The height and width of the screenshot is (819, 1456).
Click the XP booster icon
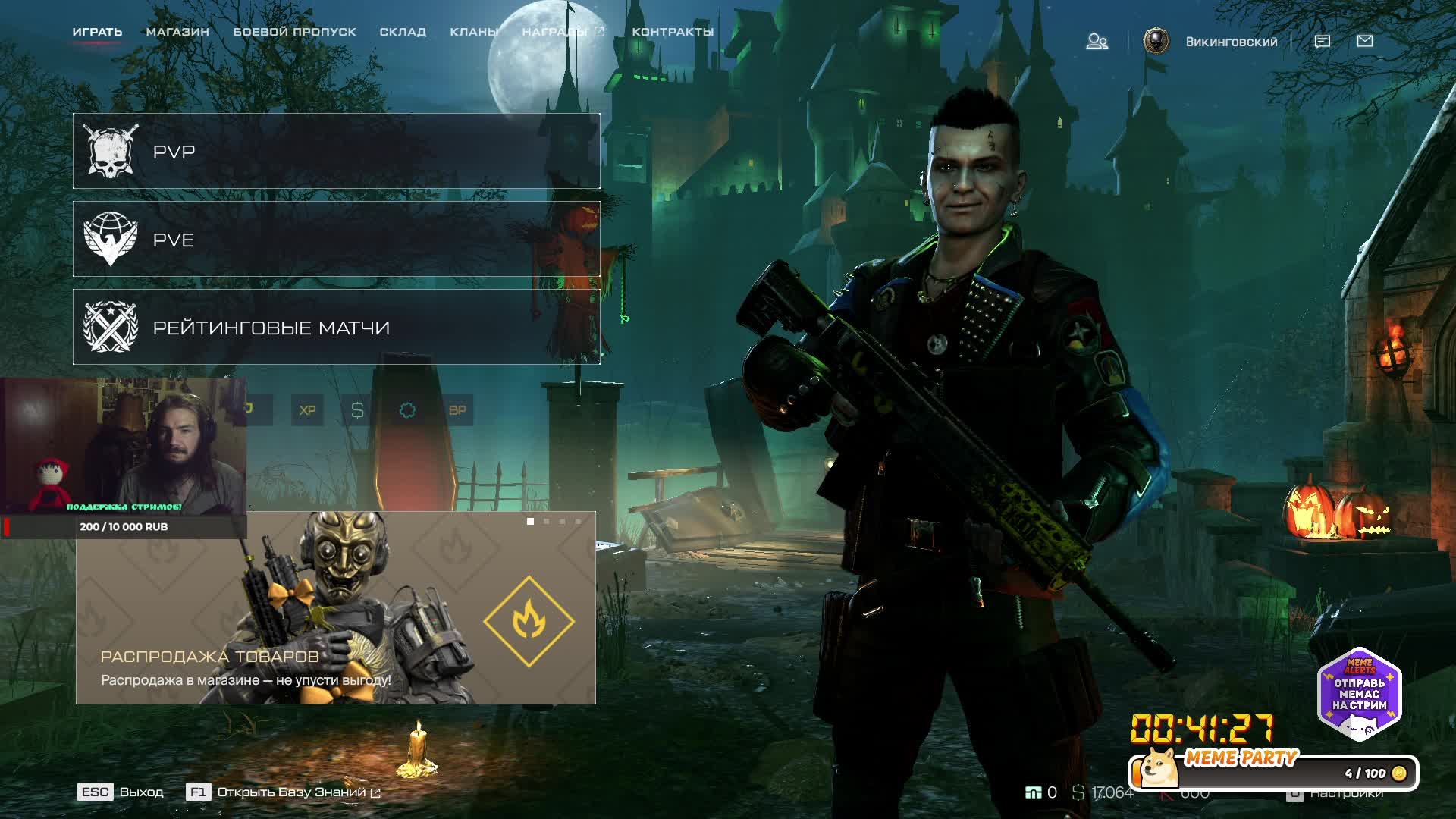307,410
